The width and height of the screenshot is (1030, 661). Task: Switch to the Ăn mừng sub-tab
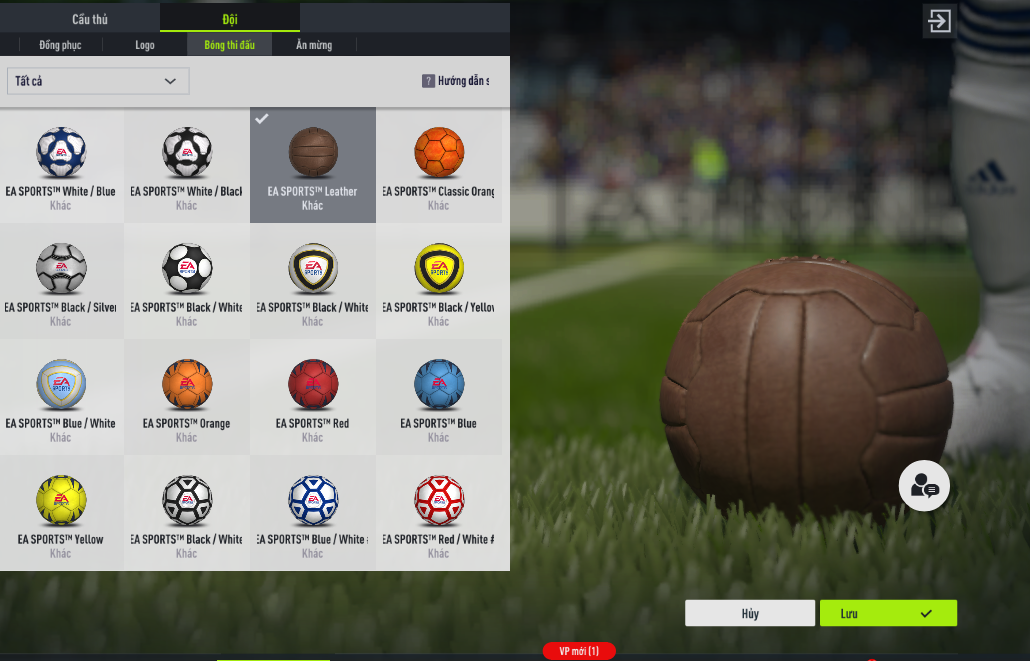(x=314, y=45)
